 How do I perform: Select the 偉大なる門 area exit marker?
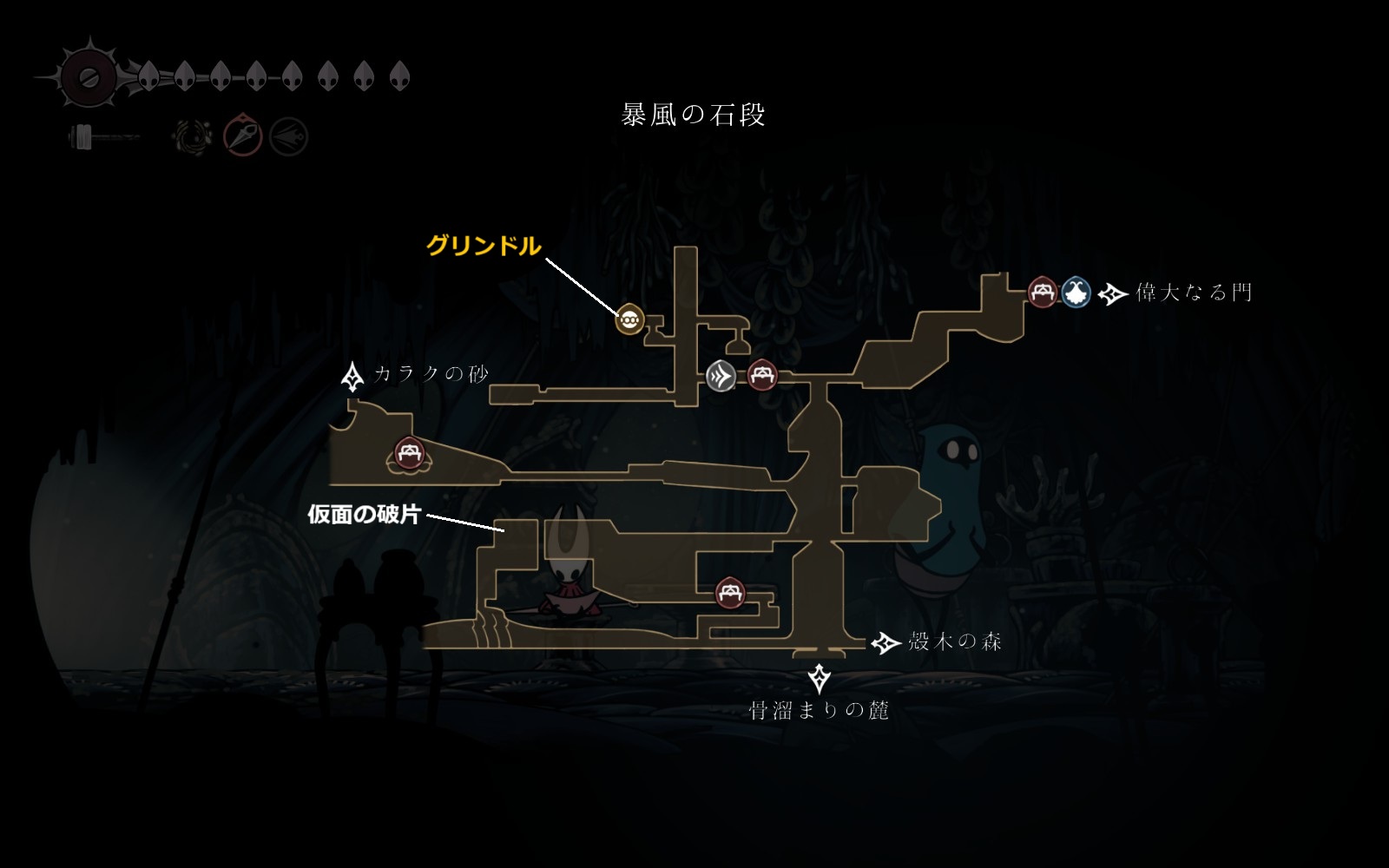pos(1112,293)
